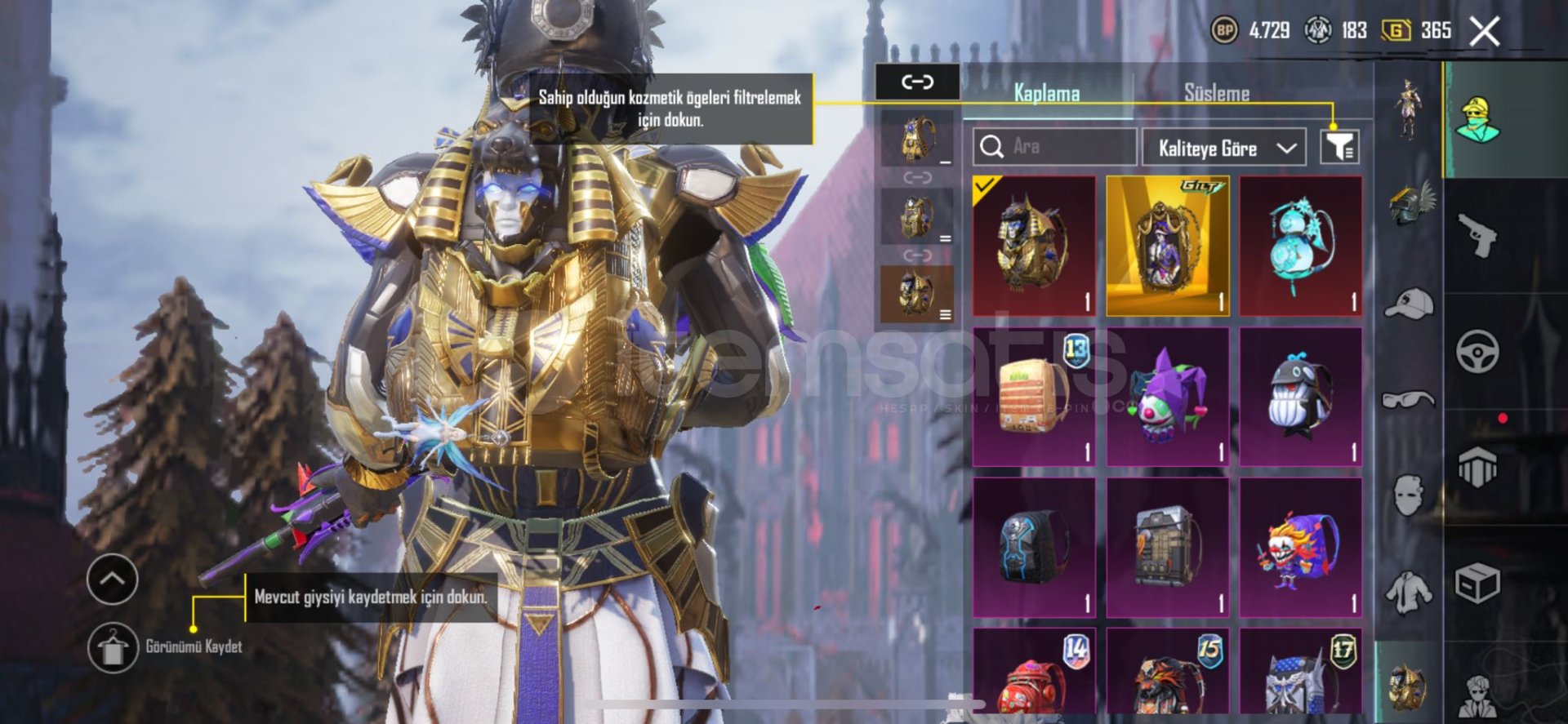Close the inventory screen with the X
The height and width of the screenshot is (724, 1568).
tap(1484, 32)
